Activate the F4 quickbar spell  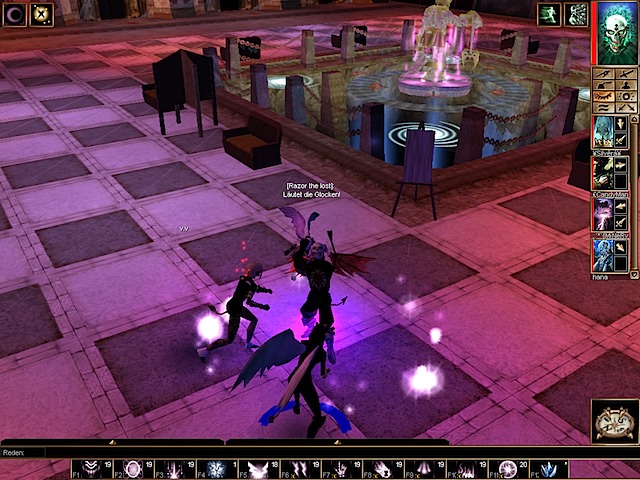pyautogui.click(x=215, y=469)
